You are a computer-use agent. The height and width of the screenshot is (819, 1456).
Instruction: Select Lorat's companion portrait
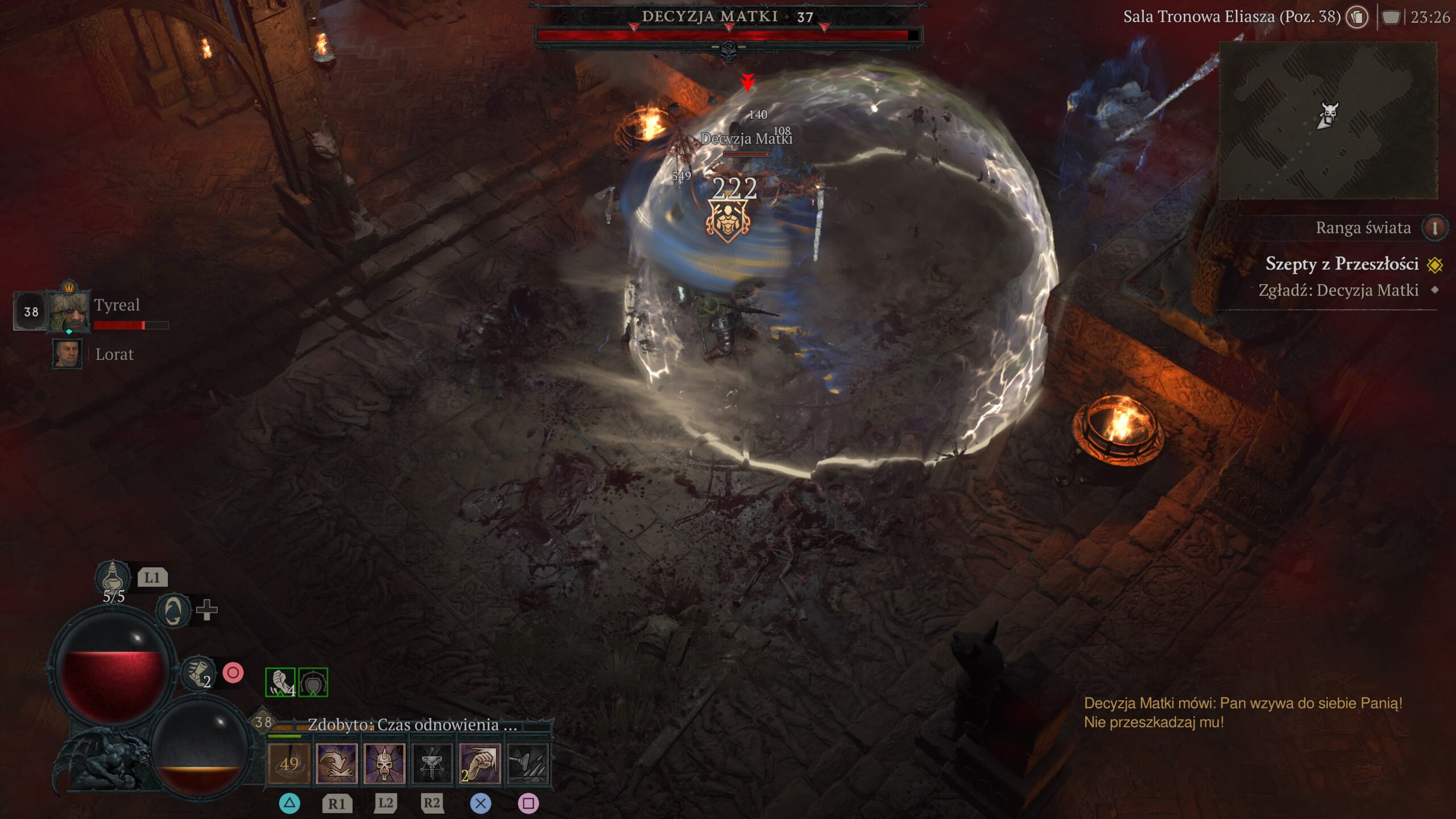coord(68,354)
